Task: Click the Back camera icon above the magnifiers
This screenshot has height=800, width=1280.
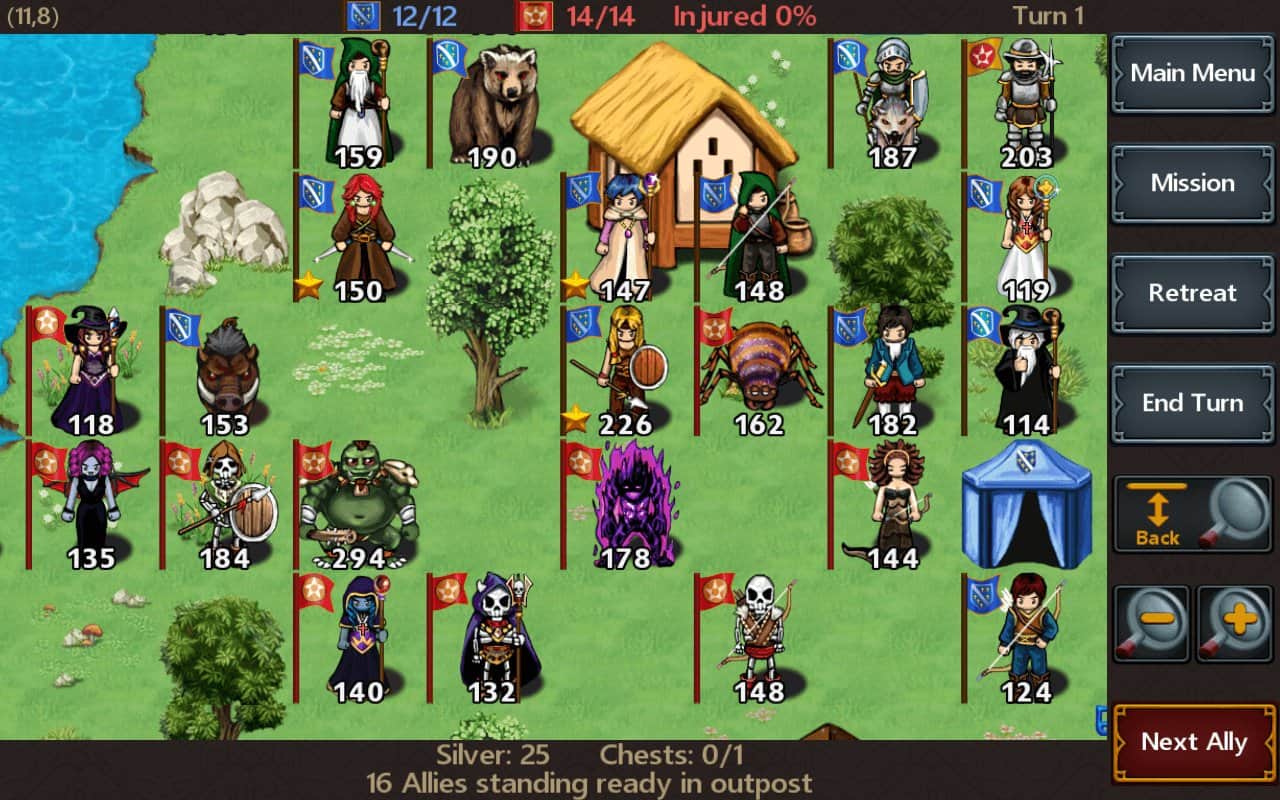Action: (1155, 512)
